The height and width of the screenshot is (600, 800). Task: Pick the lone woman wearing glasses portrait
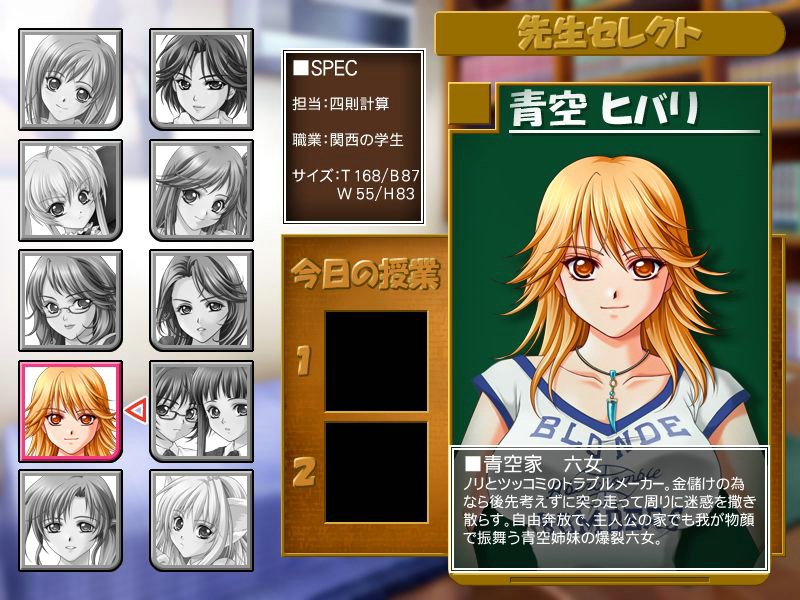click(x=70, y=301)
